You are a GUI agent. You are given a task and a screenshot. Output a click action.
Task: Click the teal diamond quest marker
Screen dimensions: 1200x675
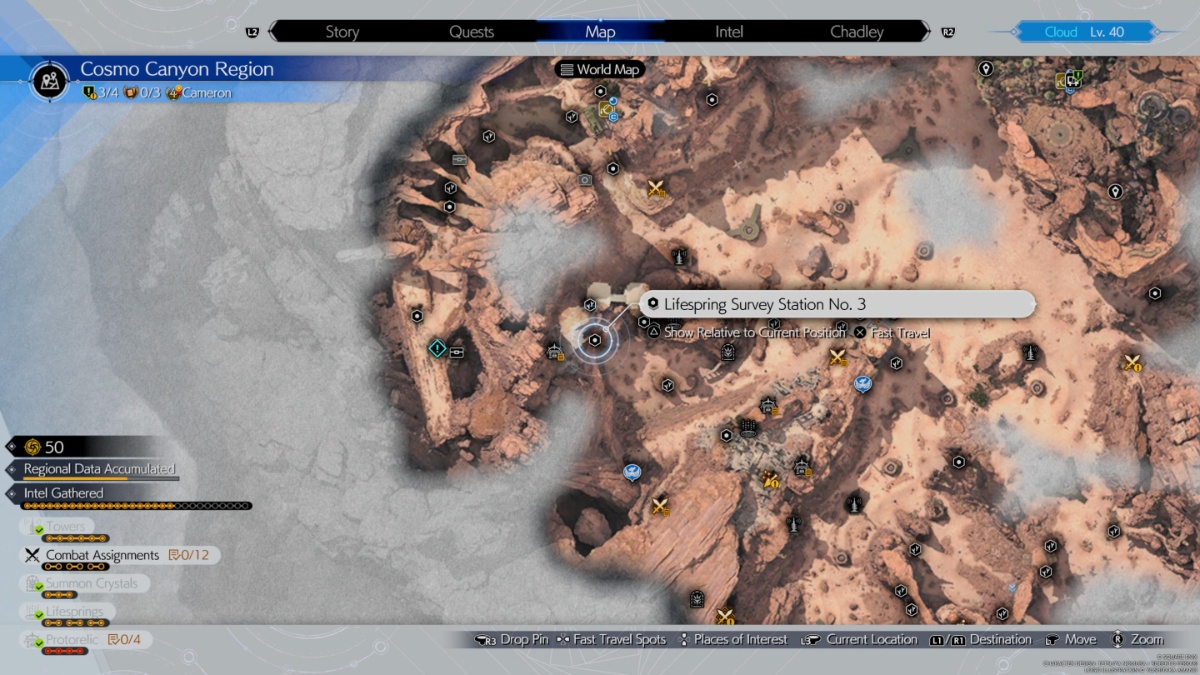pos(437,348)
